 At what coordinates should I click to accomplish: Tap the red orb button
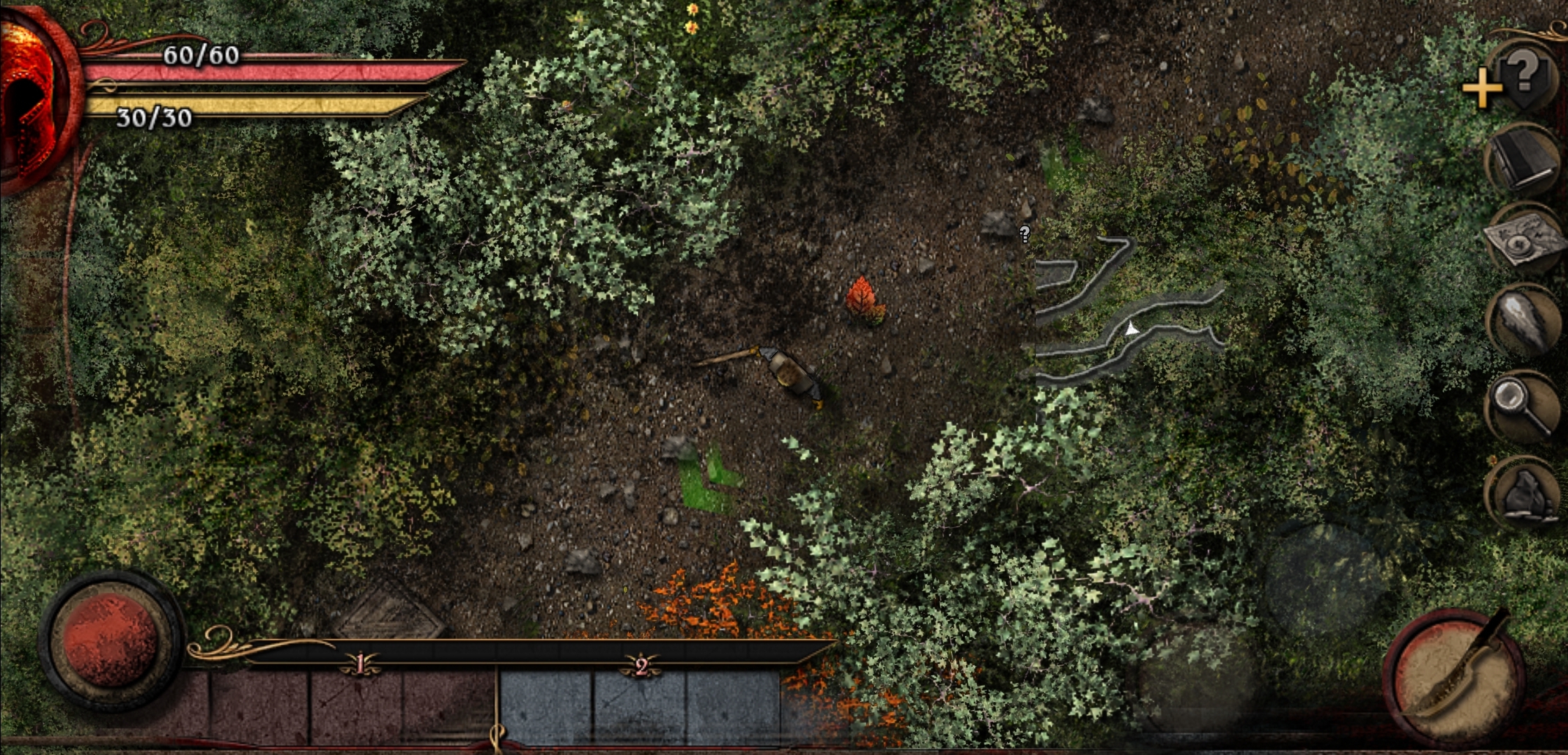(111, 641)
